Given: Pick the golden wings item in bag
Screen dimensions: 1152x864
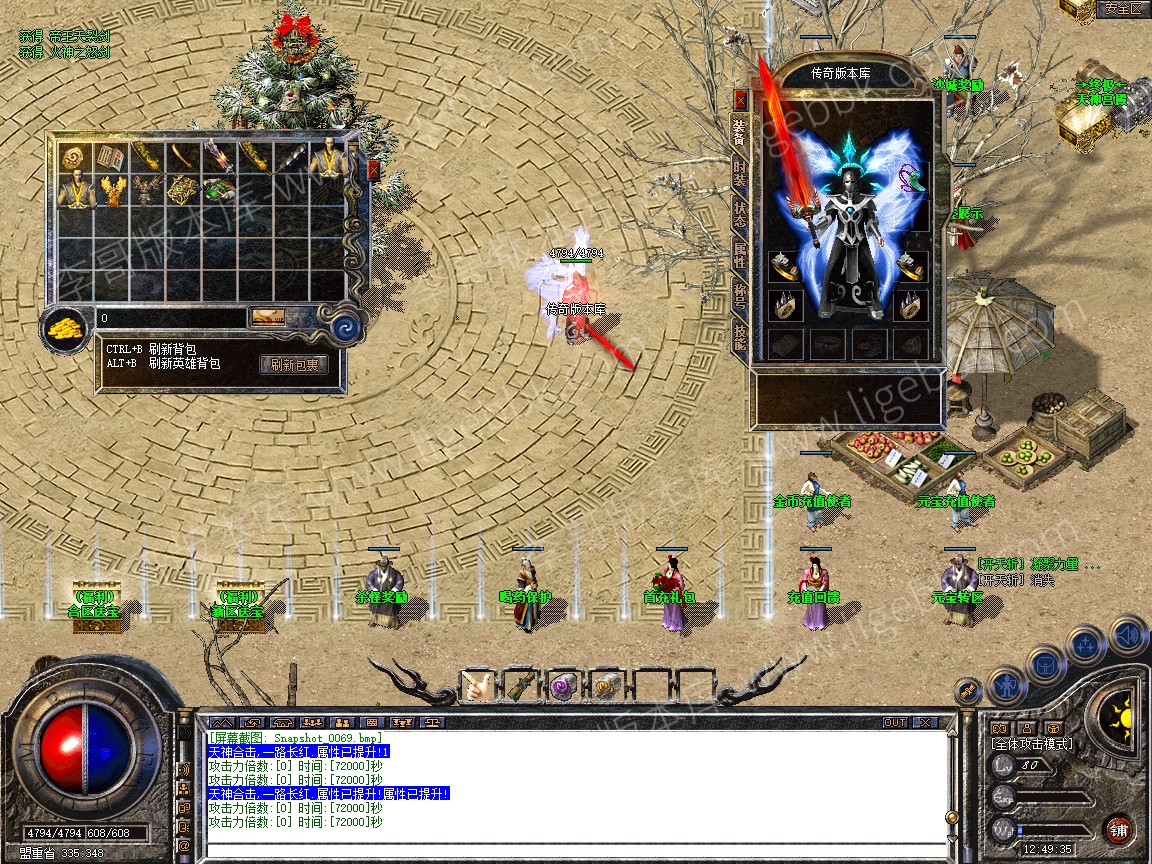Looking at the screenshot, I should click(x=110, y=191).
